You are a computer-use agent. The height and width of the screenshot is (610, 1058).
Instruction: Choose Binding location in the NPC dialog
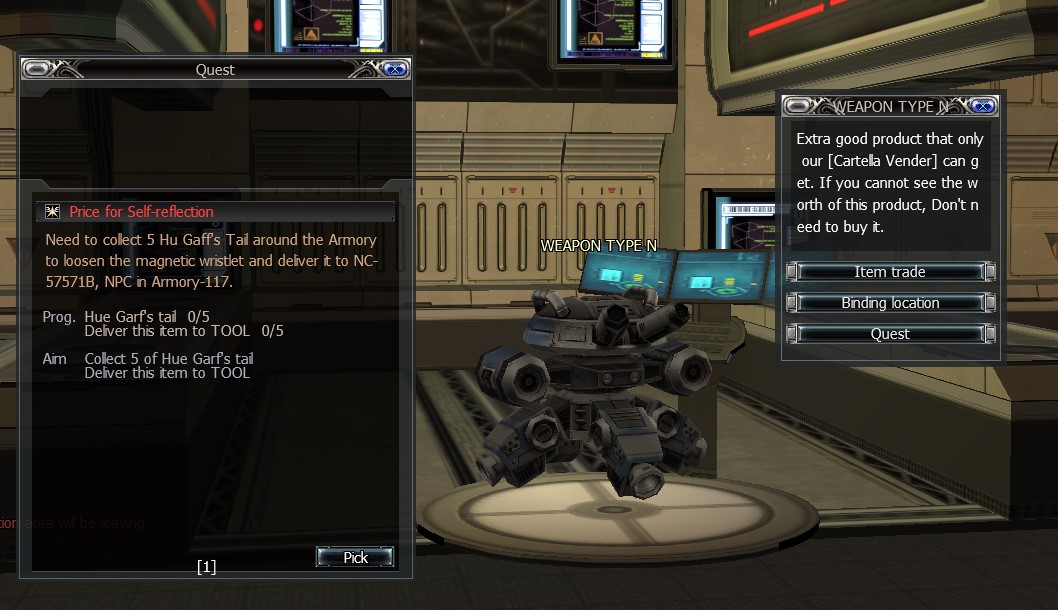pos(890,303)
